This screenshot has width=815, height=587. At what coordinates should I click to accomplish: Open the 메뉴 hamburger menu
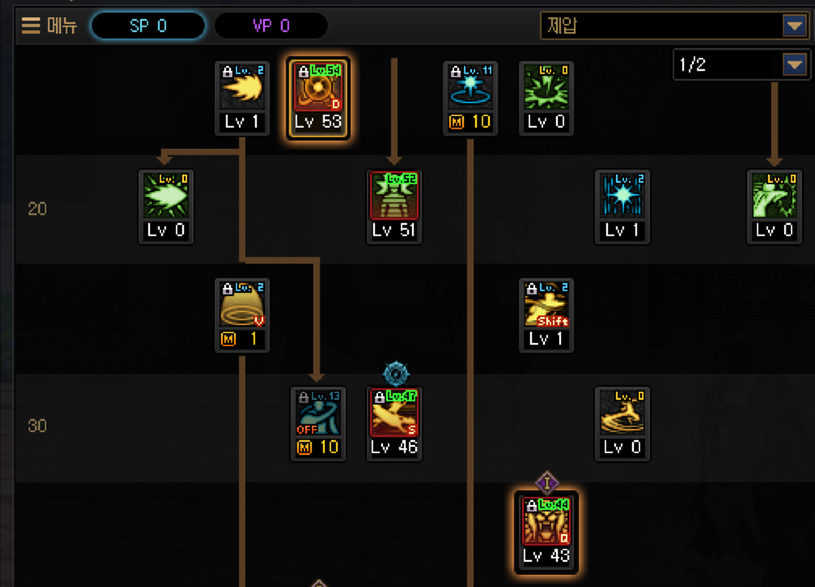pos(48,26)
